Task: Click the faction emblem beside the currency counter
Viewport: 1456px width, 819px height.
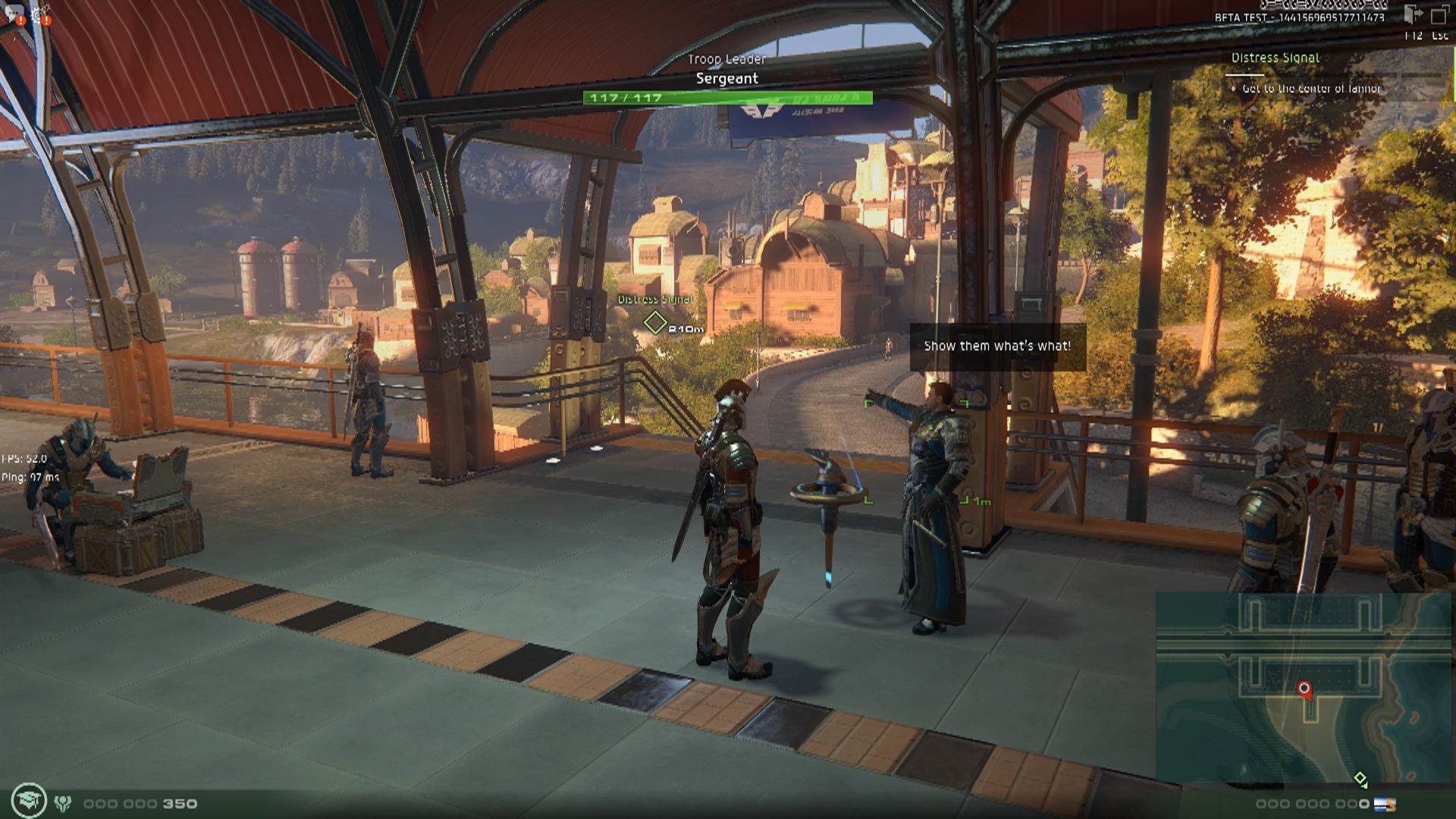Action: [63, 803]
